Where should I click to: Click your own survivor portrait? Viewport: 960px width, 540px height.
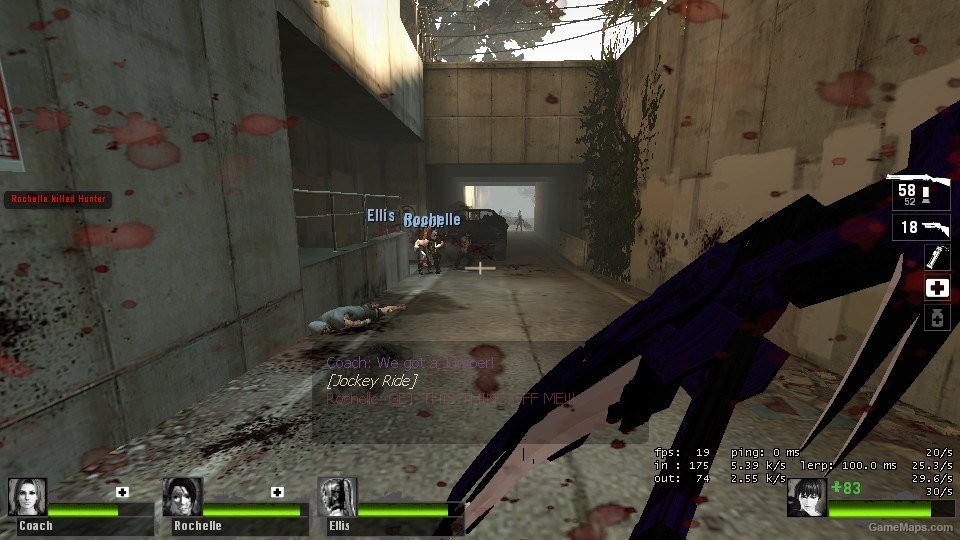point(806,497)
